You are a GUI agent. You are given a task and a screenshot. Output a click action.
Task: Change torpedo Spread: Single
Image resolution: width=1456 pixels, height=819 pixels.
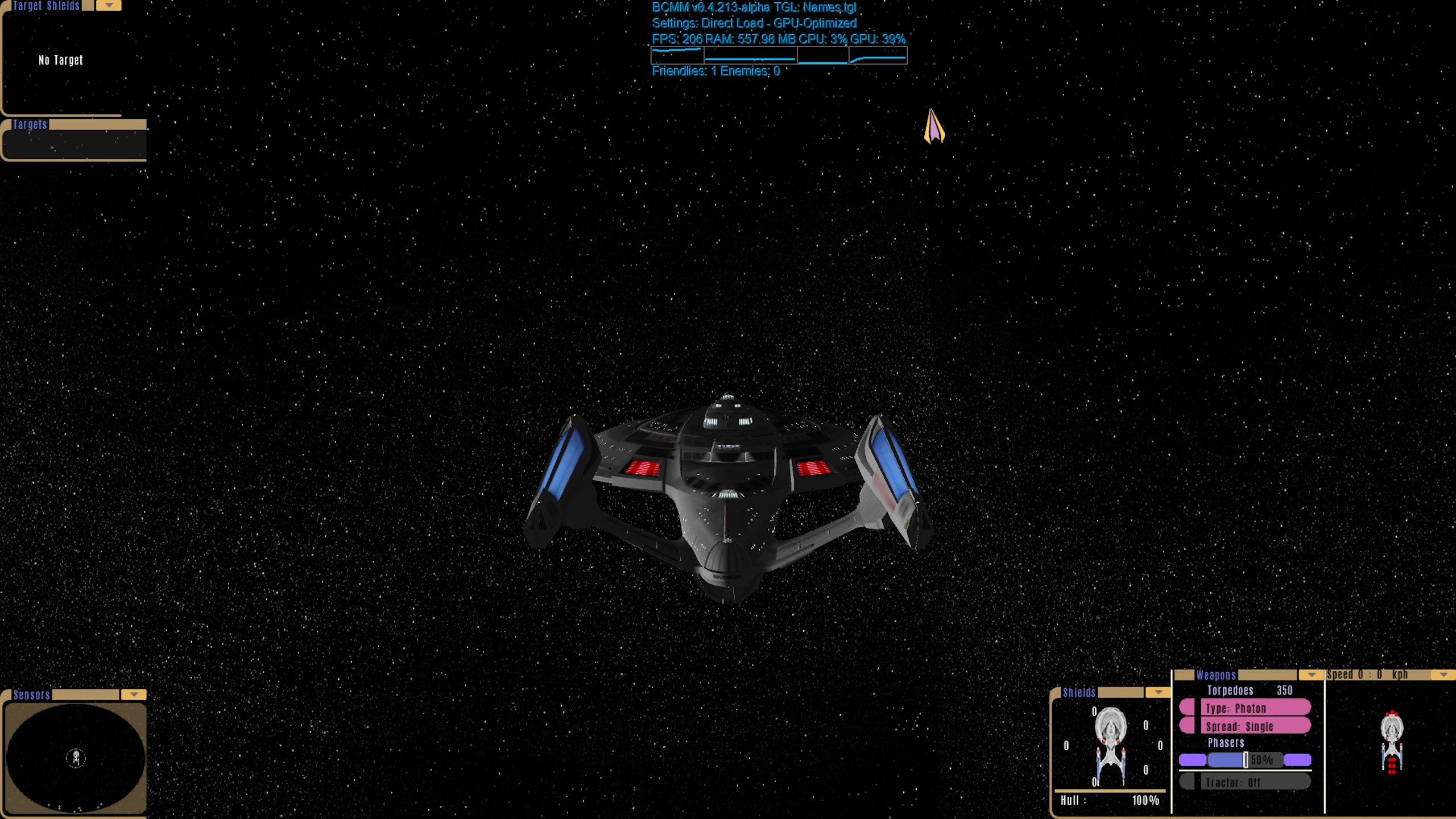tap(1256, 726)
